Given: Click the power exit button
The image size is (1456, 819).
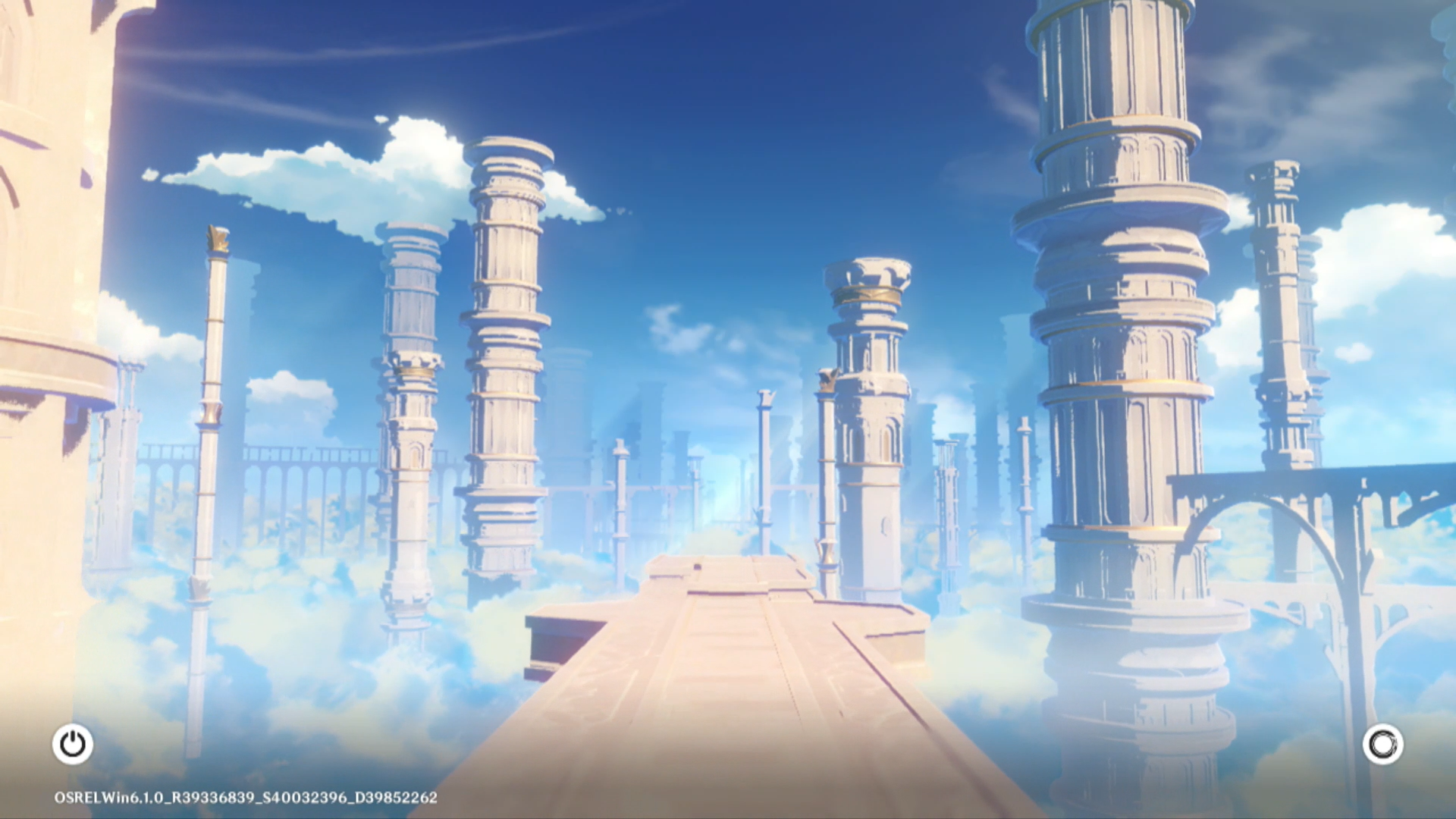Looking at the screenshot, I should coord(73,744).
